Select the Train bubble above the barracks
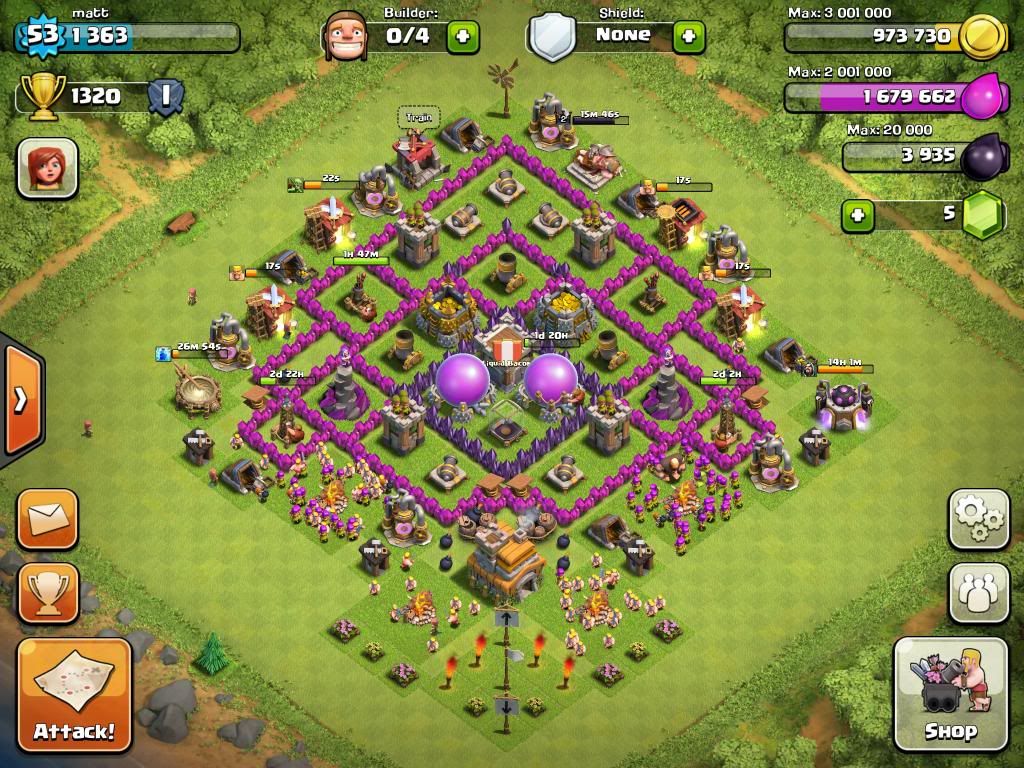This screenshot has width=1024, height=768. 418,117
